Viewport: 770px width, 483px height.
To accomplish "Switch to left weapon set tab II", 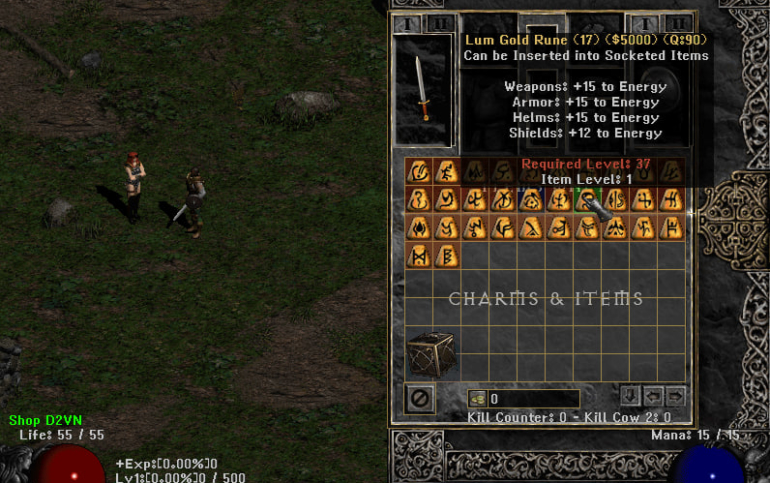I will [x=440, y=23].
